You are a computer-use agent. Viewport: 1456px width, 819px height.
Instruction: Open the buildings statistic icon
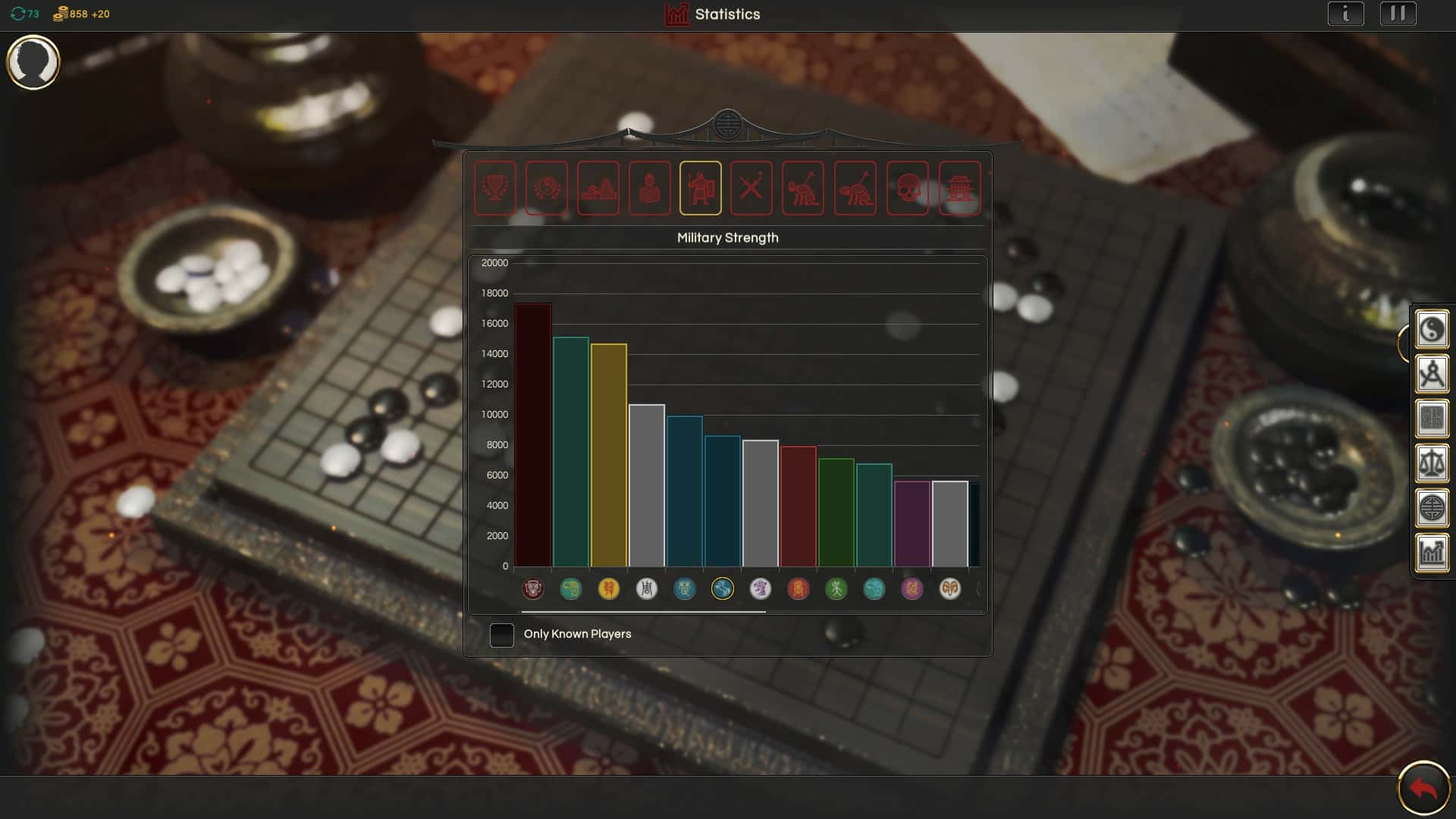tap(958, 188)
